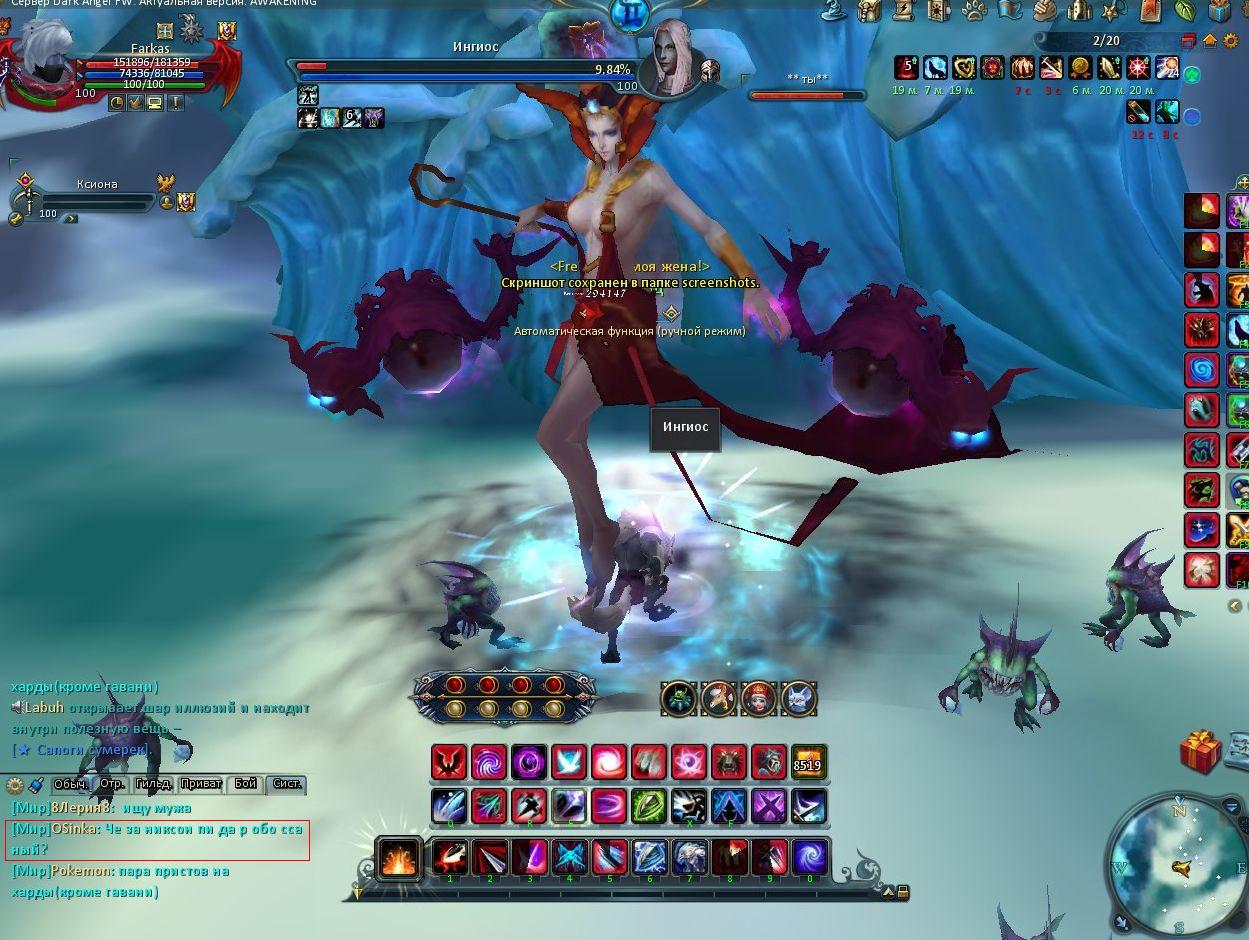Use the blue swirl skill in slot 0
1249x940 pixels.
810,858
